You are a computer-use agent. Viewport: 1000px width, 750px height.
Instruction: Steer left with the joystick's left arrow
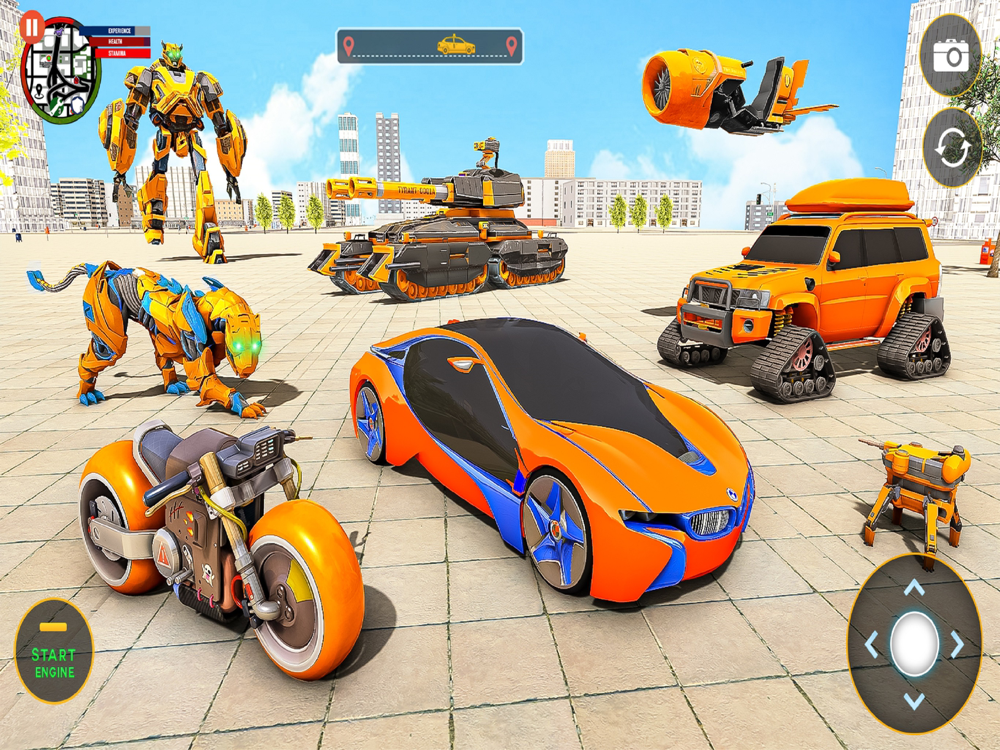pos(871,644)
